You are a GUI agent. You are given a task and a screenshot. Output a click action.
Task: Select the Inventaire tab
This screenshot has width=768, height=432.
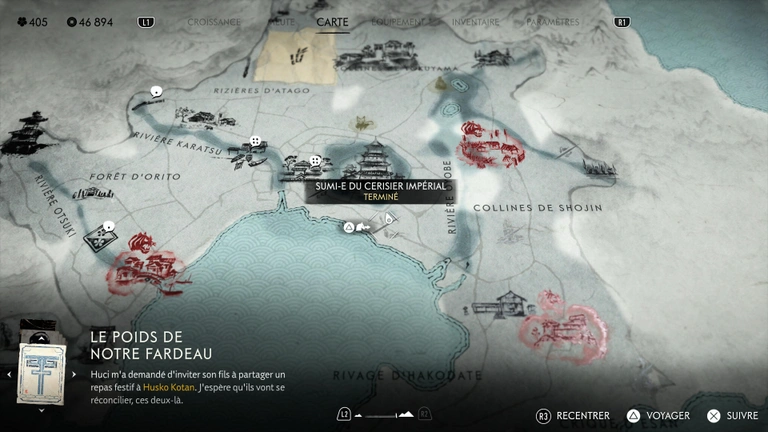coord(475,21)
